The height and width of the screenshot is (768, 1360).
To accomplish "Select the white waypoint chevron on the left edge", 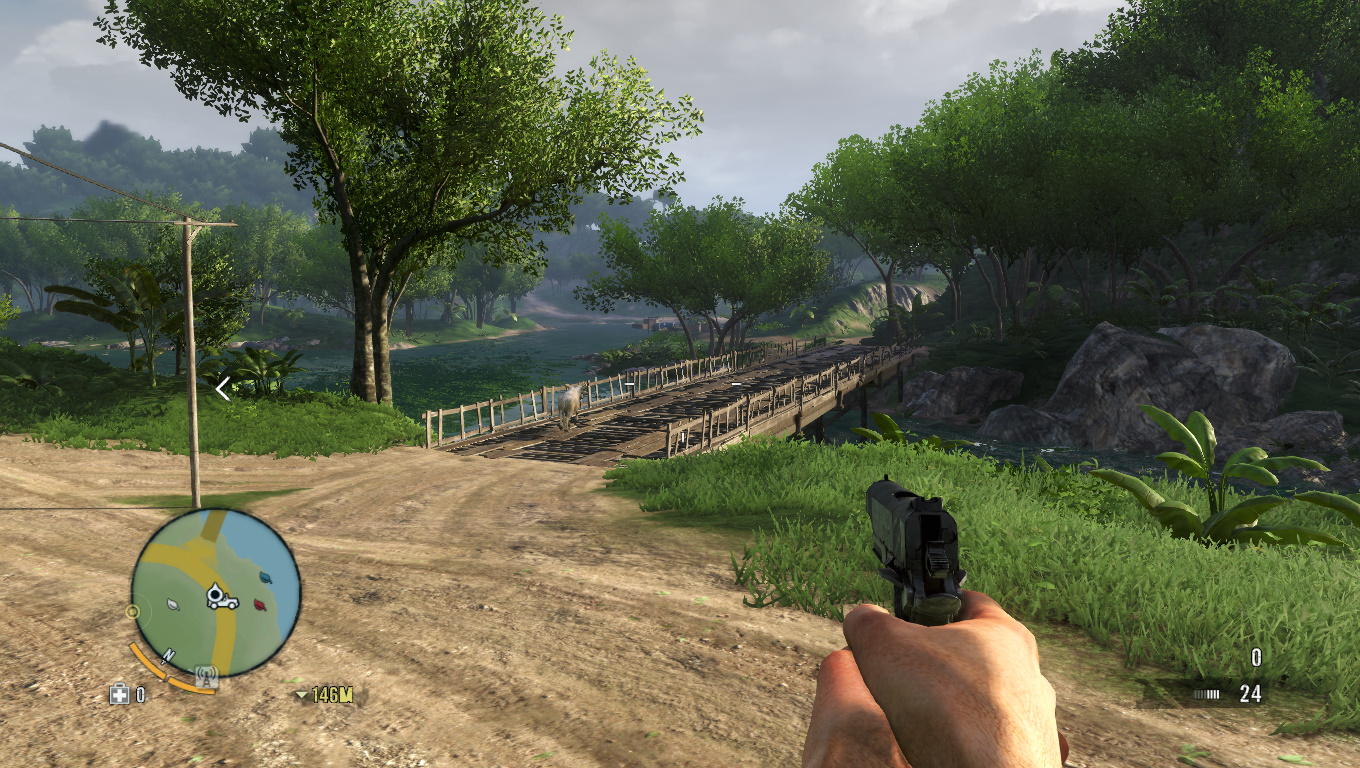I will click(222, 387).
